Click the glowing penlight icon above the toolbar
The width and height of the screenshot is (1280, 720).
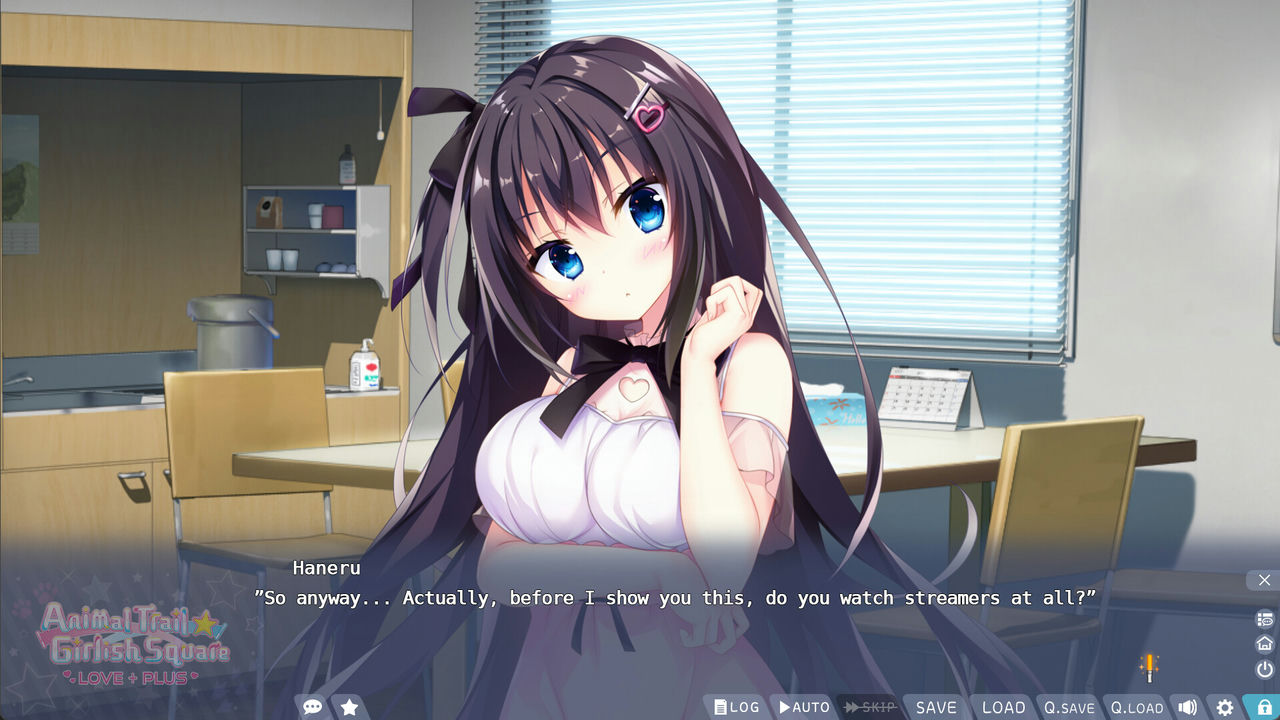tap(1150, 666)
